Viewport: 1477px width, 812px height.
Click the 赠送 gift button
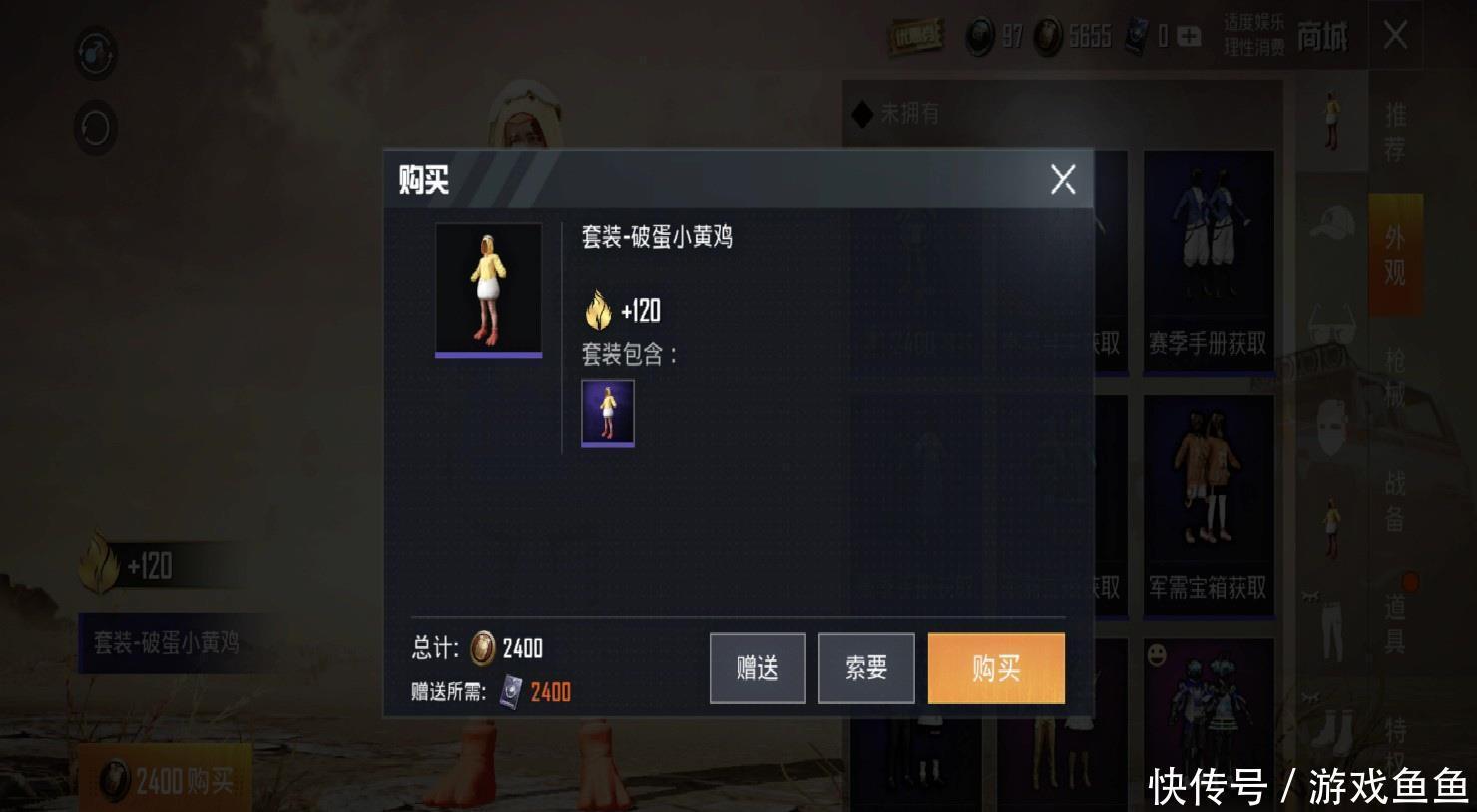click(756, 668)
